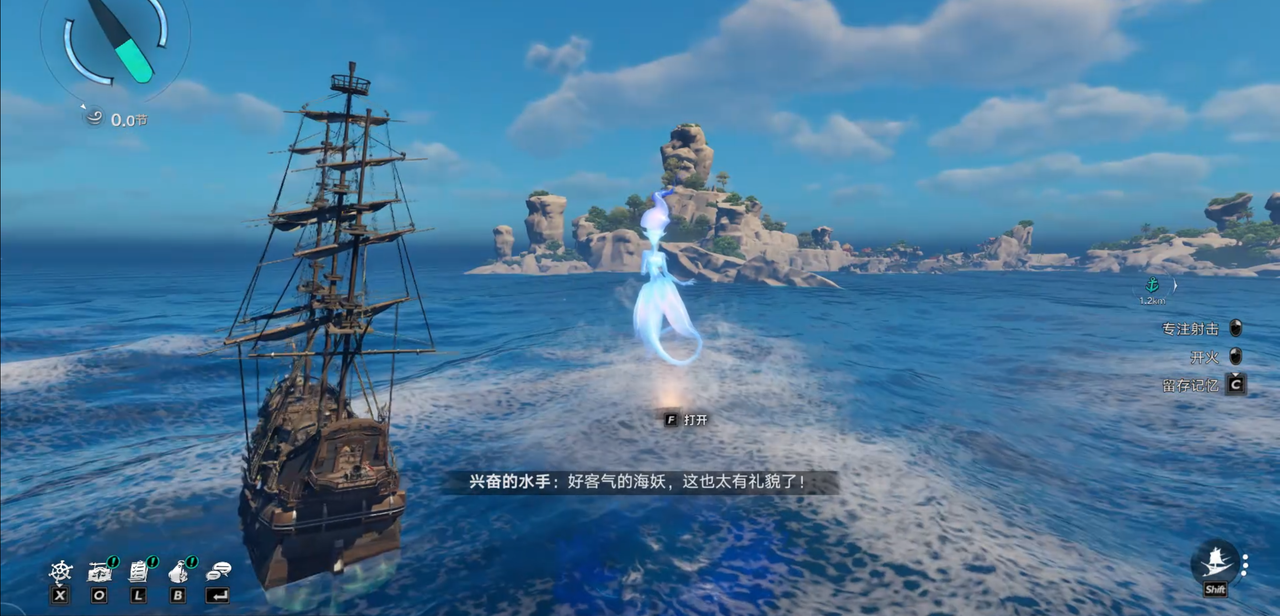Click the ship compass dial
Image resolution: width=1280 pixels, height=616 pixels.
117,42
